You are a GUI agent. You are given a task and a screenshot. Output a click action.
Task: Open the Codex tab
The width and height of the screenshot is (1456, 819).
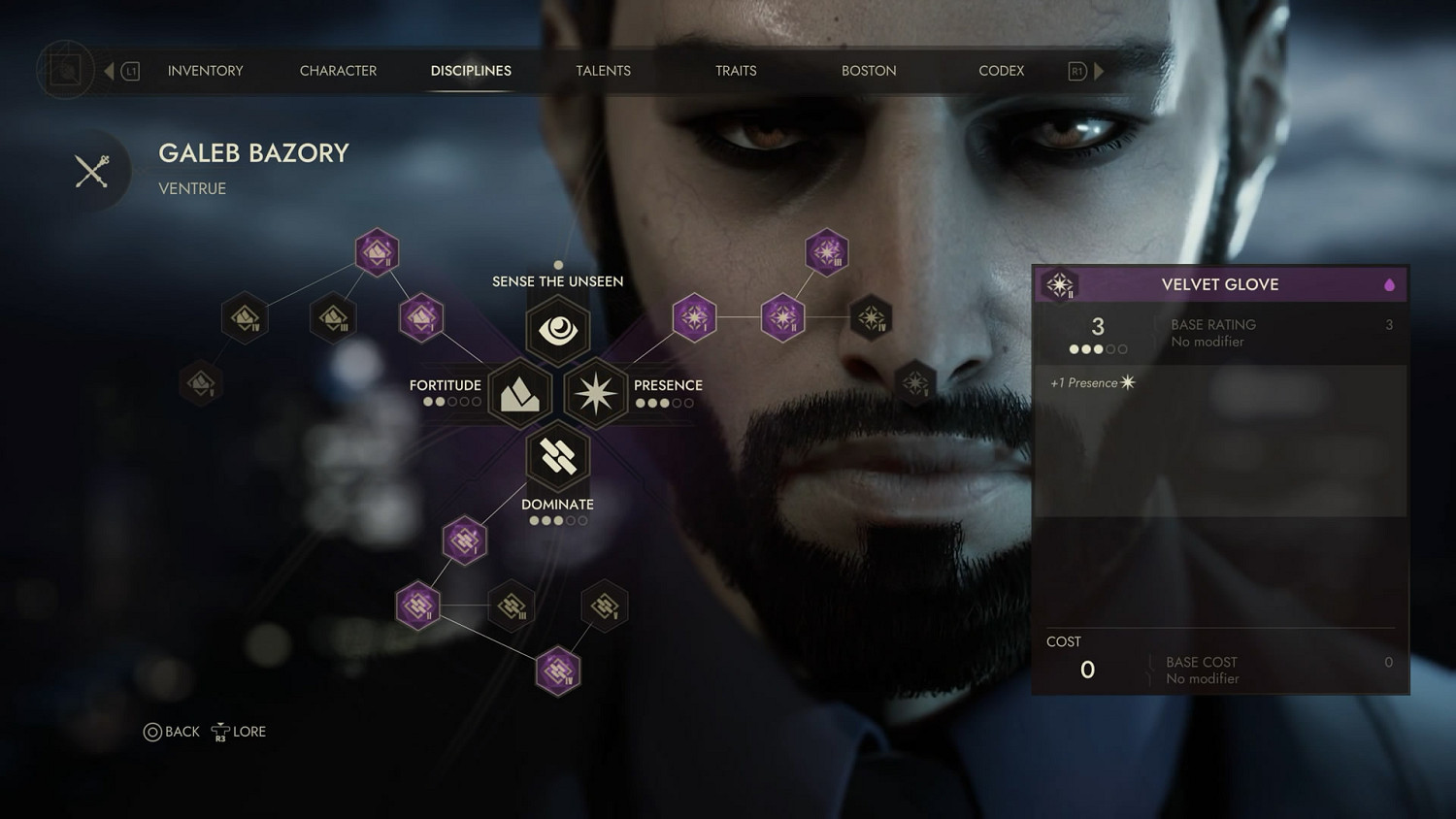click(x=1001, y=71)
